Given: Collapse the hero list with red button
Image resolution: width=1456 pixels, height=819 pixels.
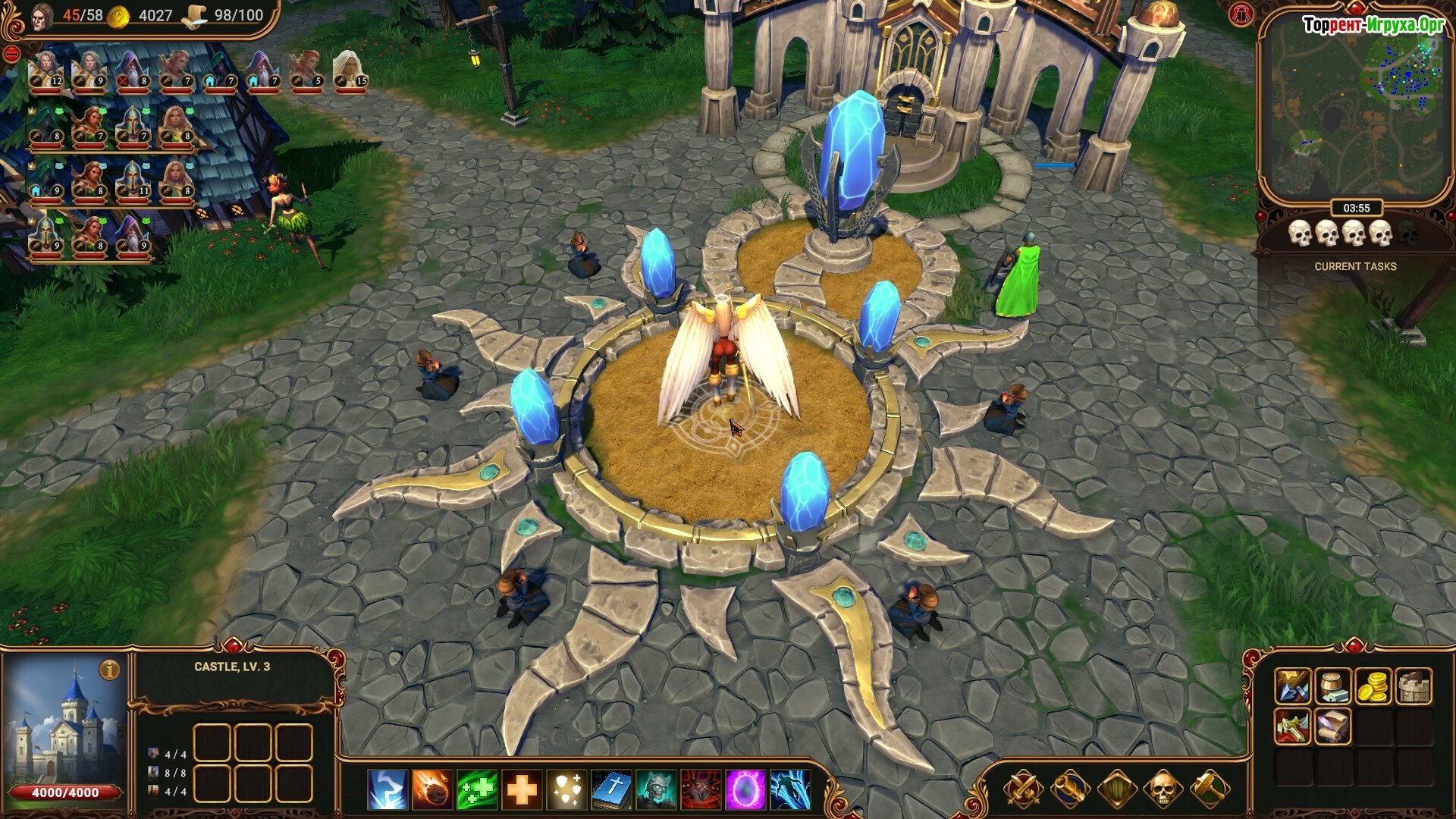Looking at the screenshot, I should (12, 54).
